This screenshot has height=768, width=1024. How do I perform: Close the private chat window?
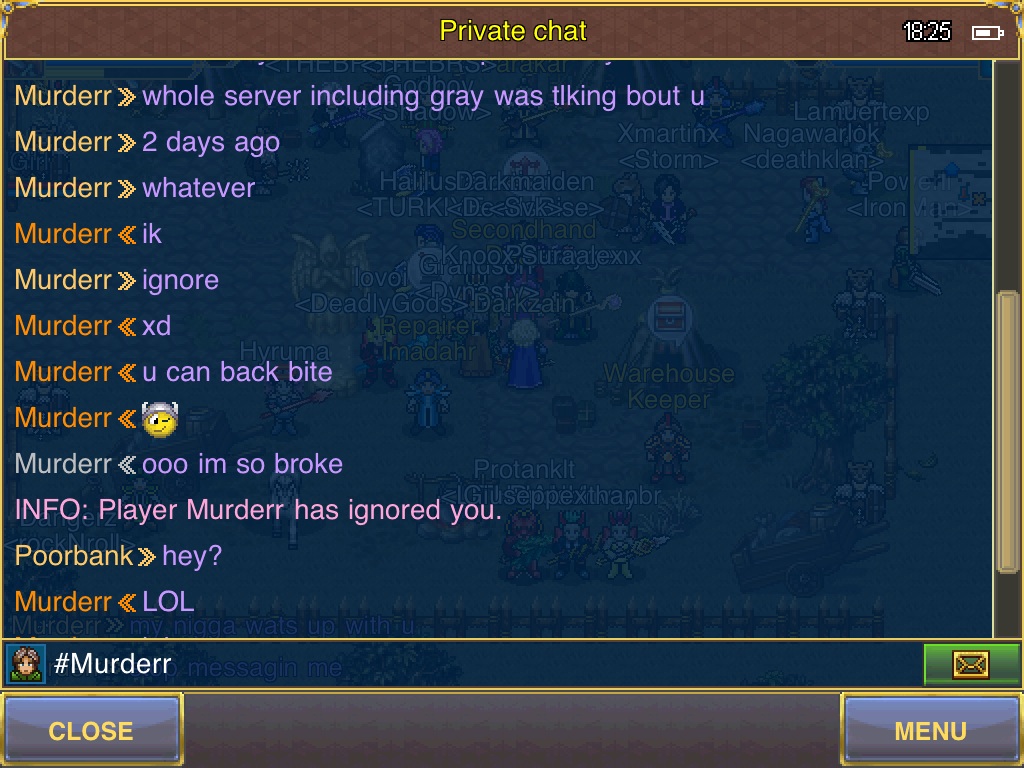coord(91,730)
